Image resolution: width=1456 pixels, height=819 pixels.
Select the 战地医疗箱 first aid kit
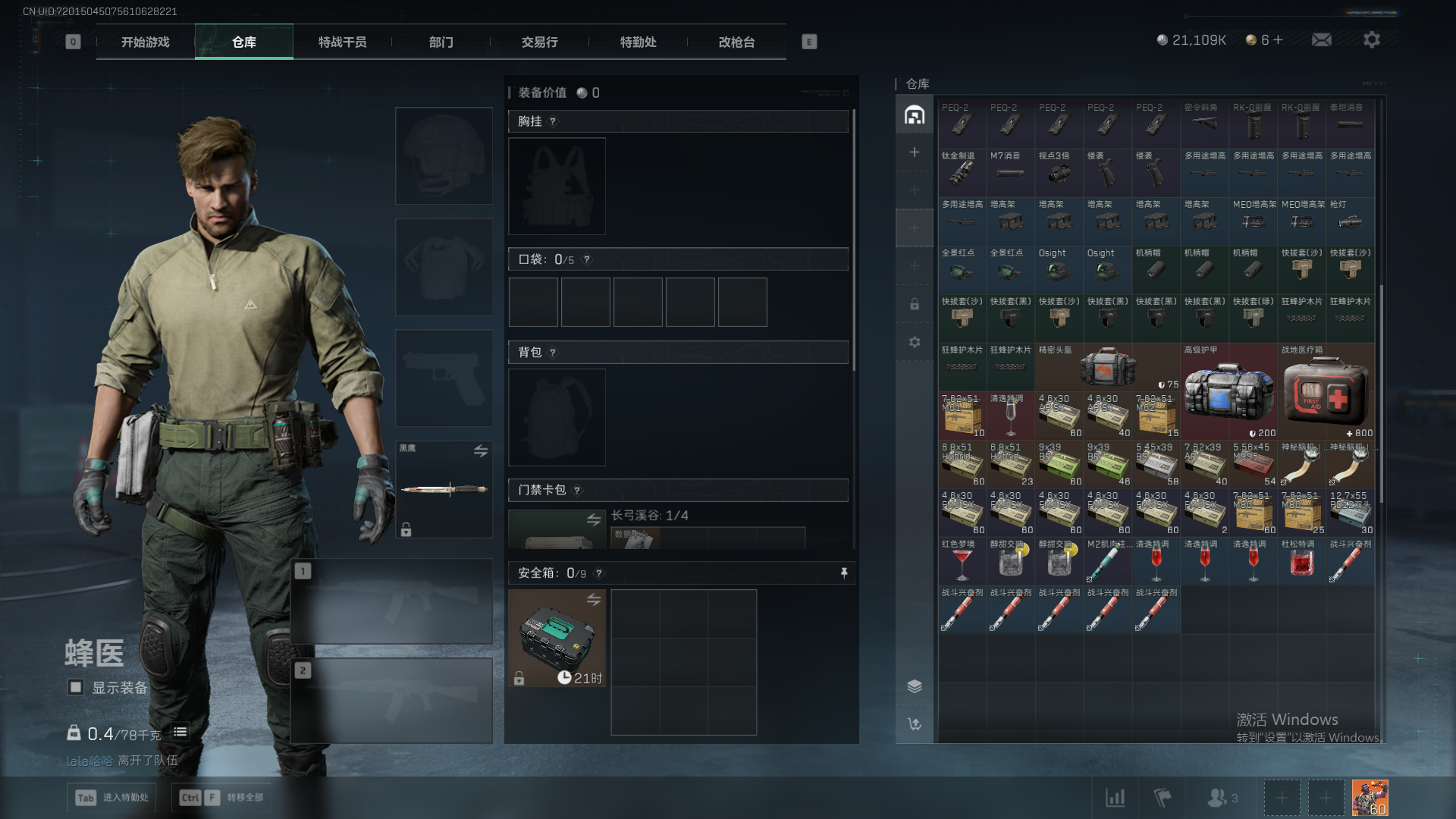(x=1326, y=391)
